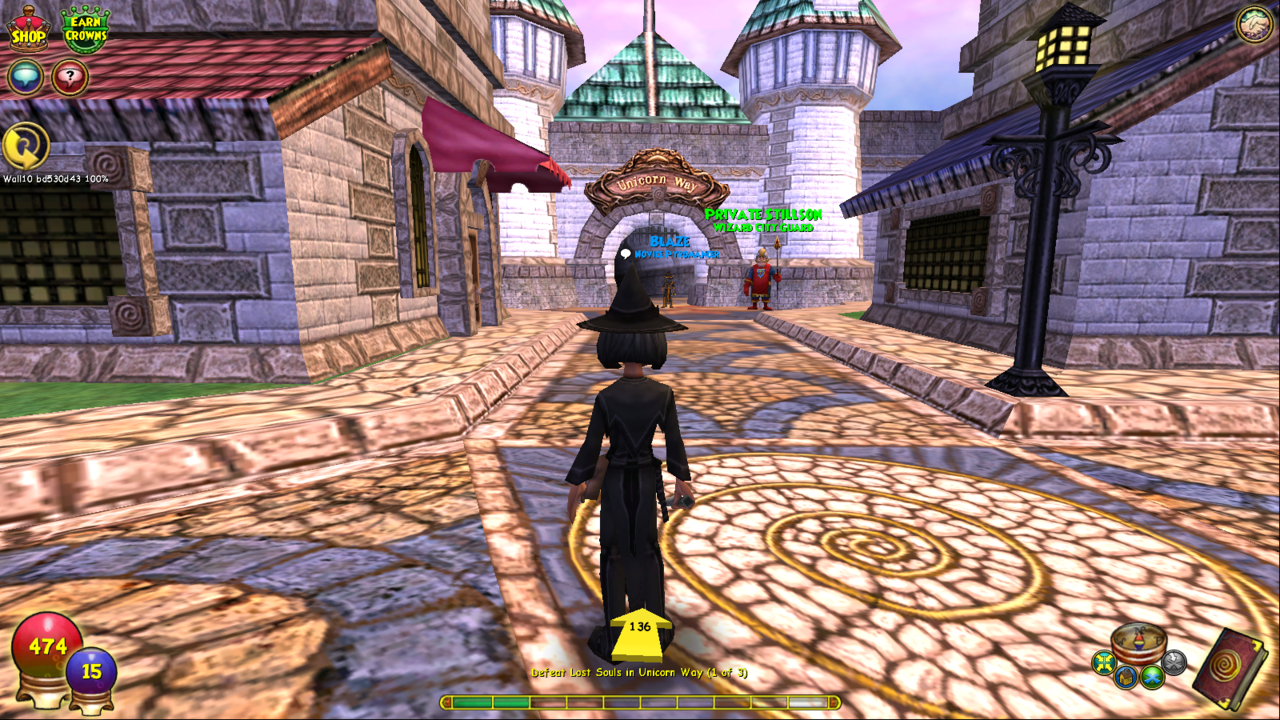This screenshot has height=720, width=1280.
Task: Click the gray disabled arrows icon
Action: 1174,661
